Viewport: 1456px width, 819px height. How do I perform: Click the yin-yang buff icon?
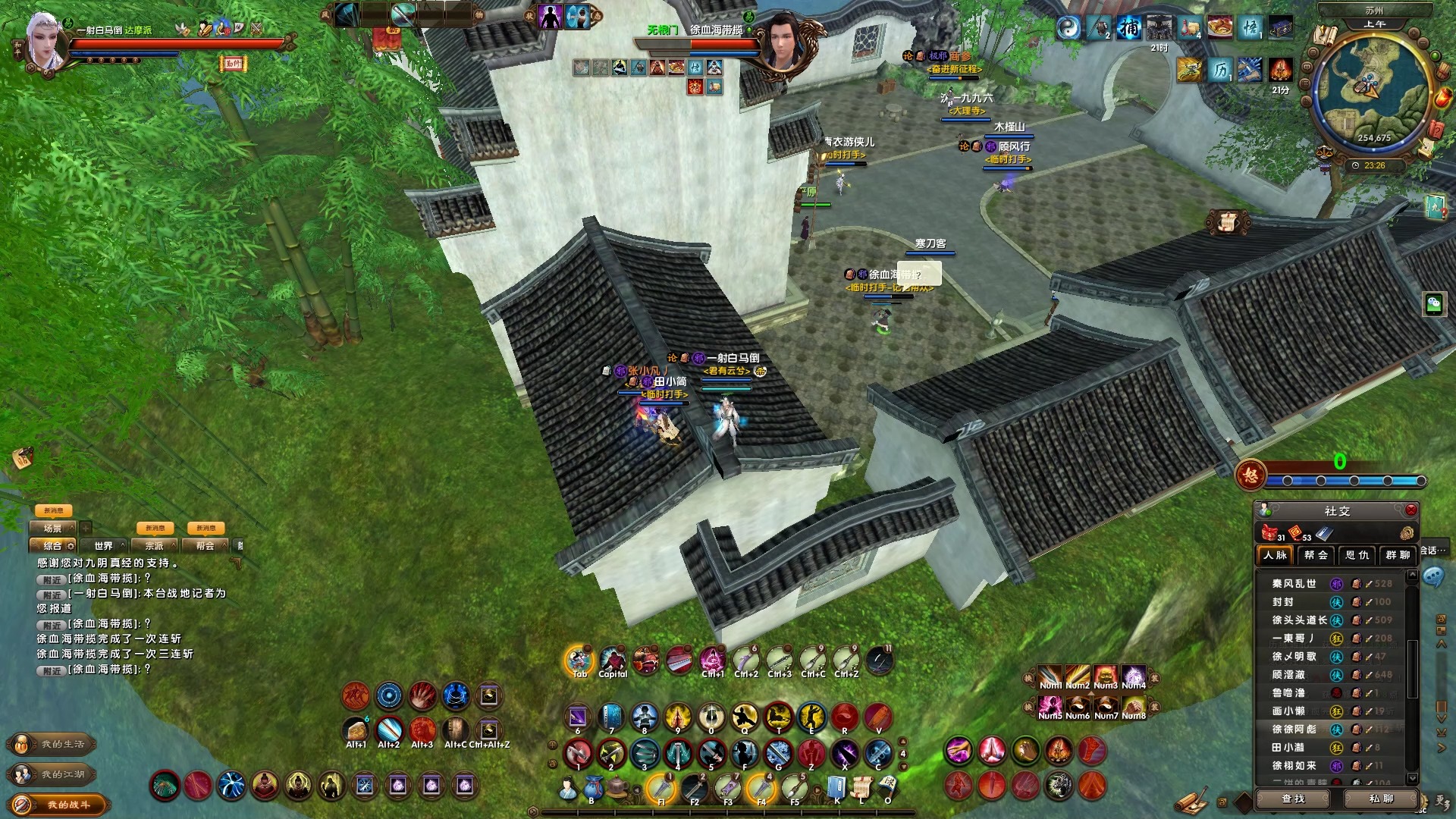tap(1068, 29)
